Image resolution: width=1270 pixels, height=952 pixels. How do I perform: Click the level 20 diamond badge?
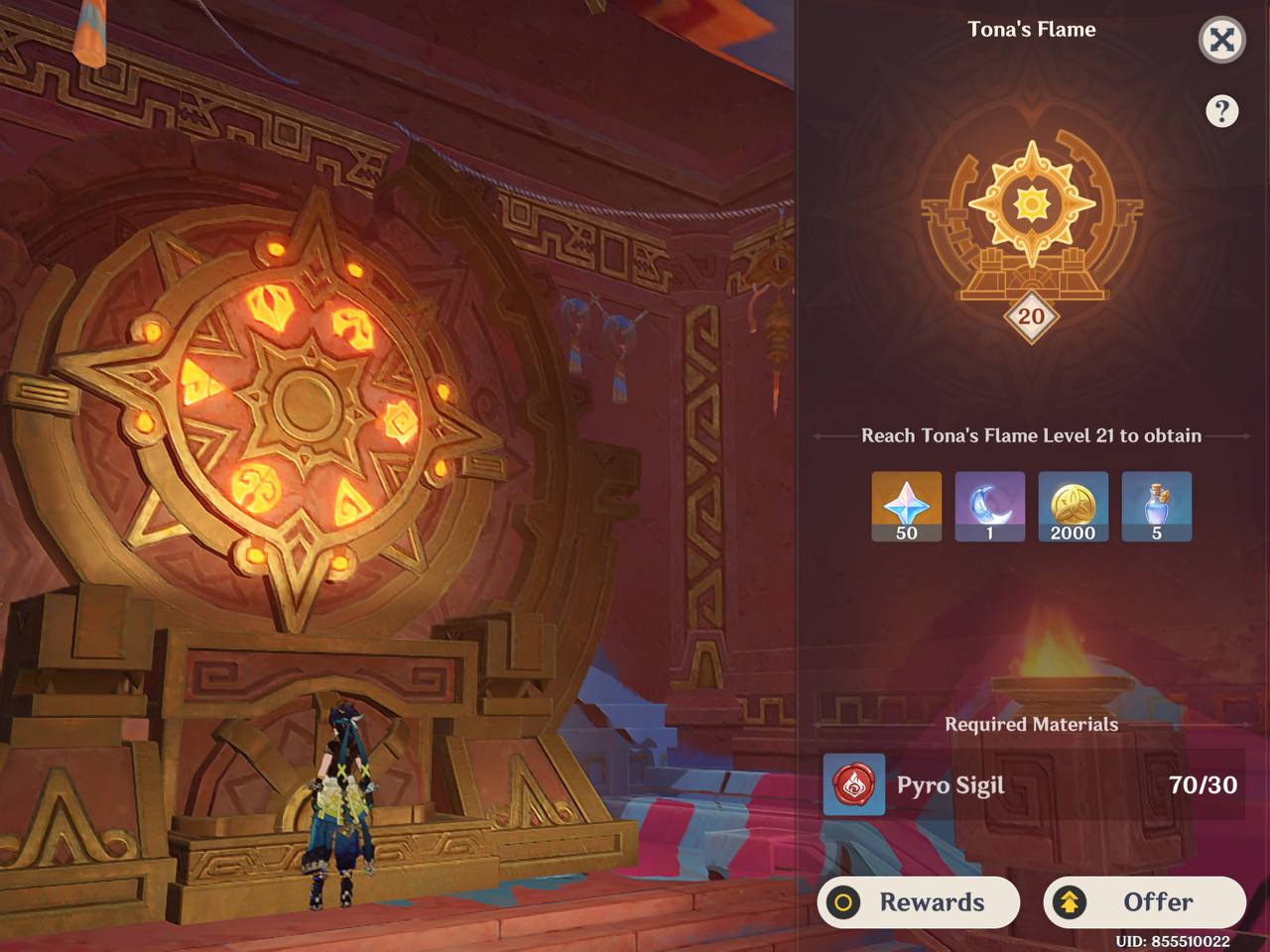coord(1030,315)
